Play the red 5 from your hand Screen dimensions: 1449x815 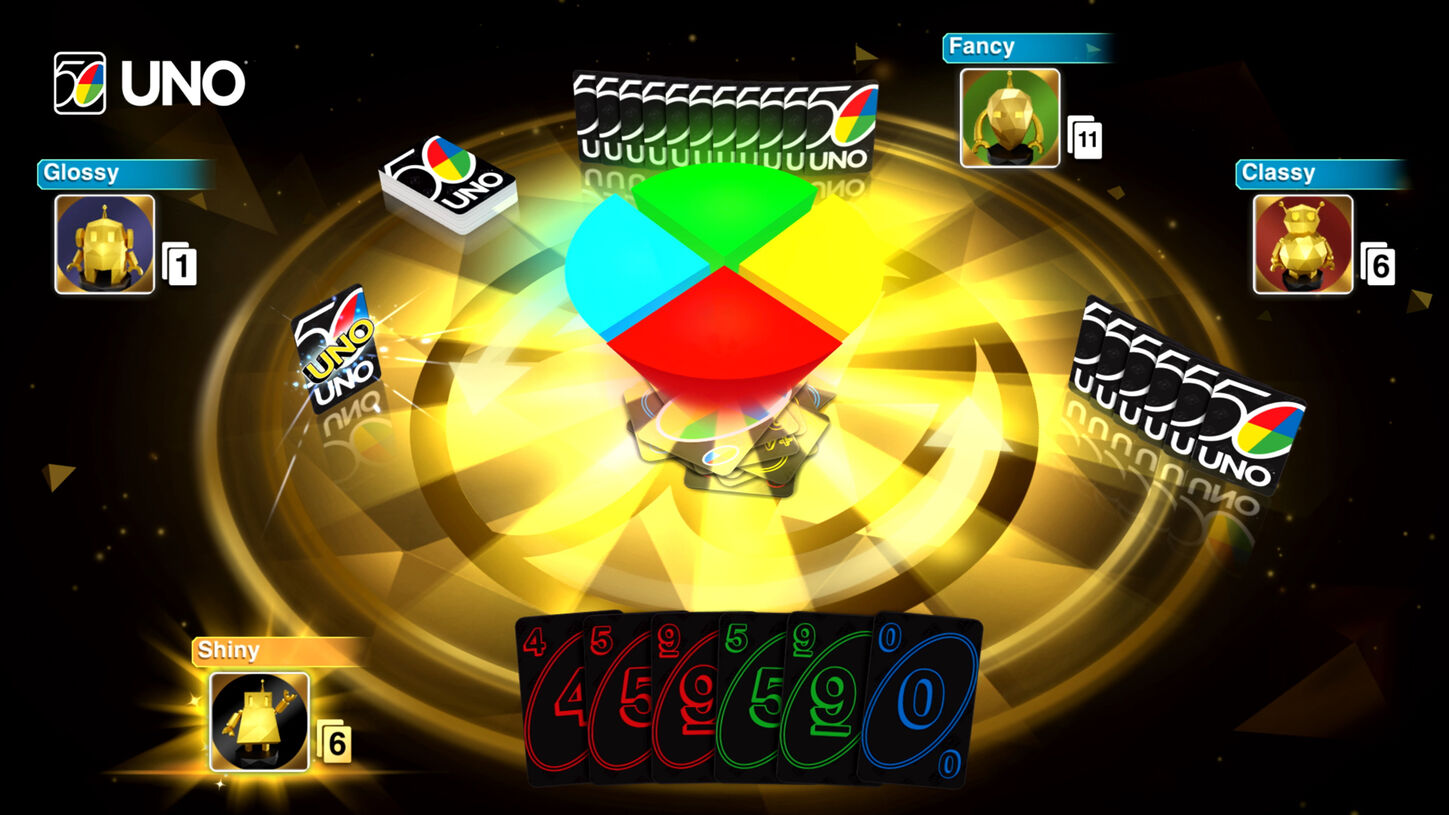[614, 700]
